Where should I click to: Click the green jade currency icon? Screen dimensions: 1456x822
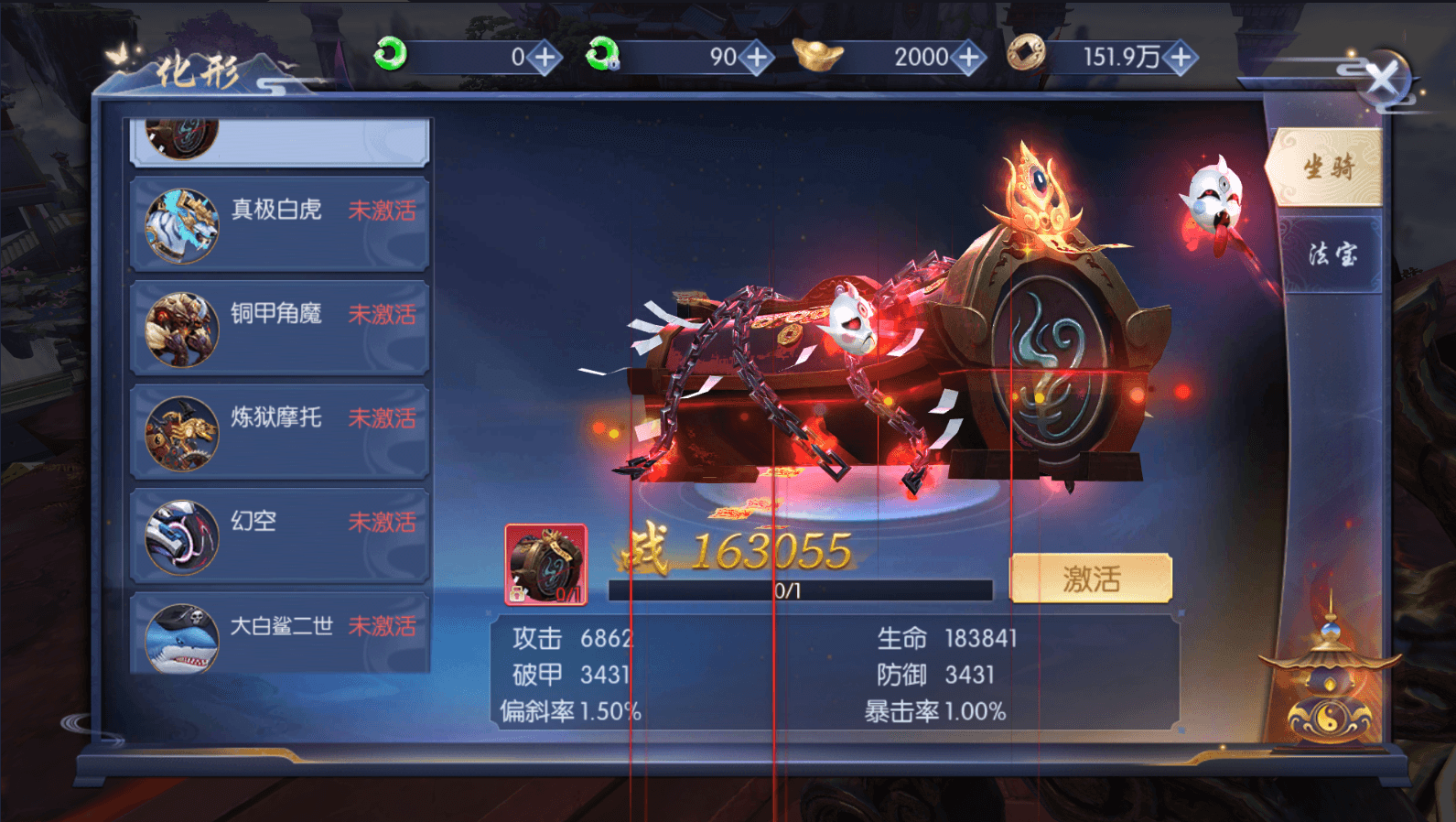(389, 56)
